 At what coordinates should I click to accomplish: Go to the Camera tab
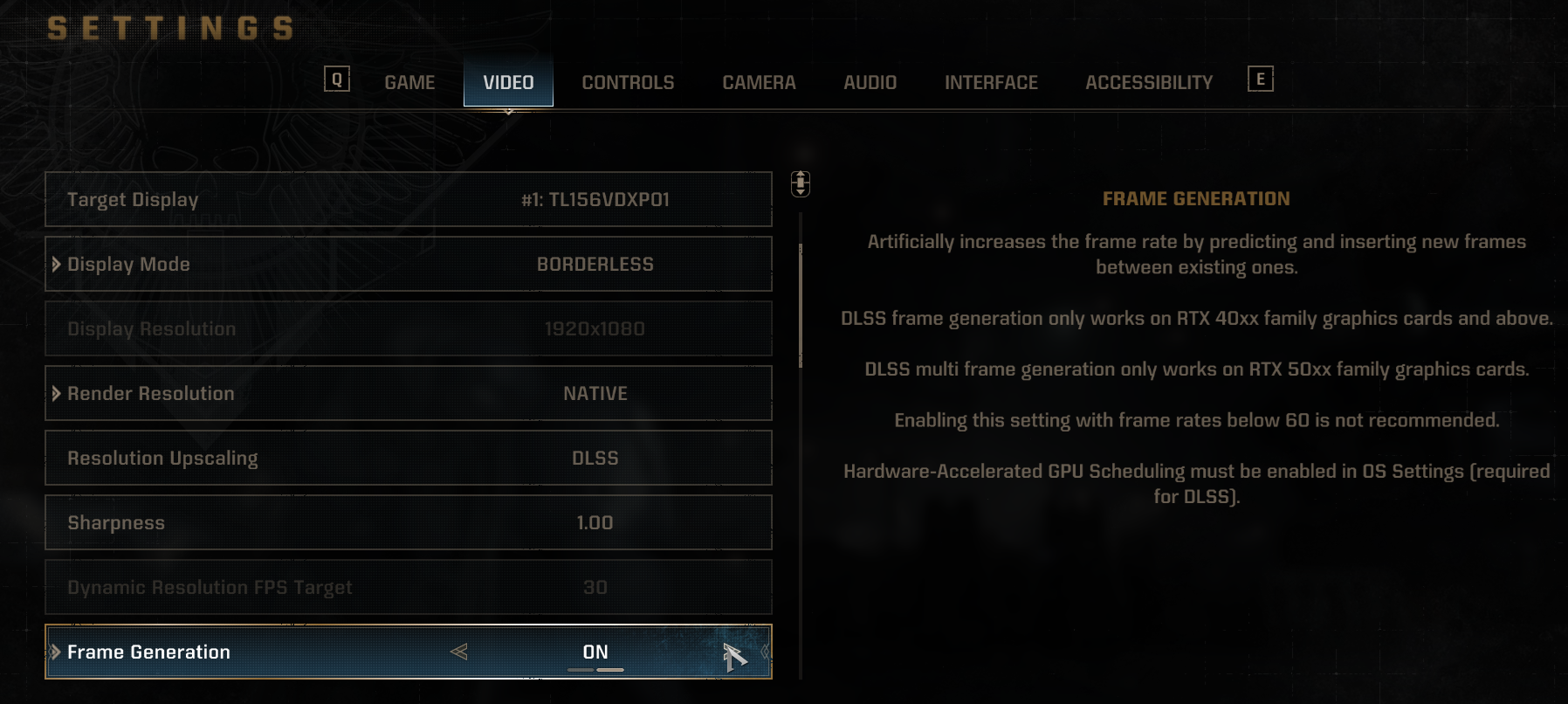pos(759,83)
